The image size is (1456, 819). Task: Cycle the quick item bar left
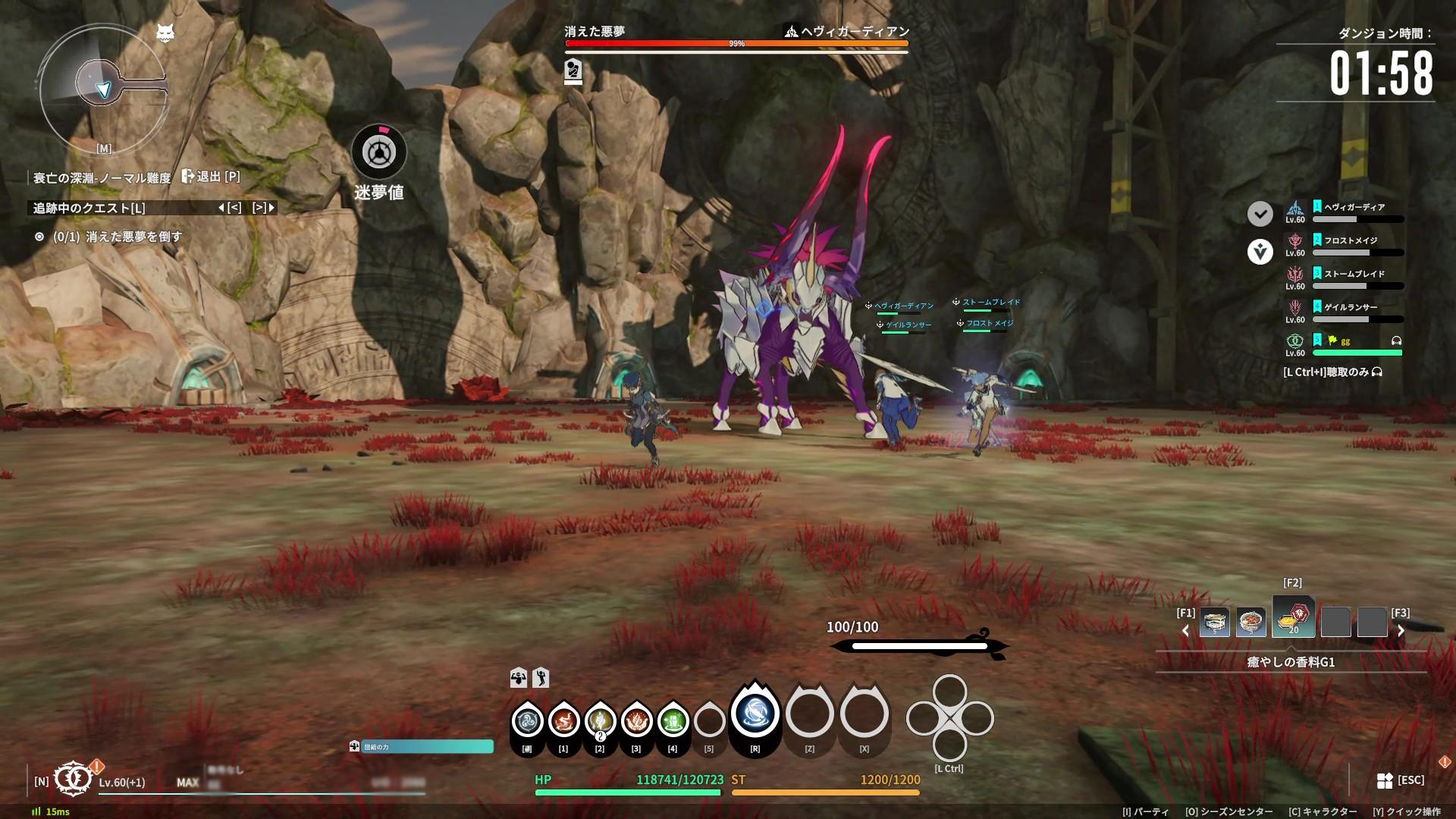[x=1186, y=630]
